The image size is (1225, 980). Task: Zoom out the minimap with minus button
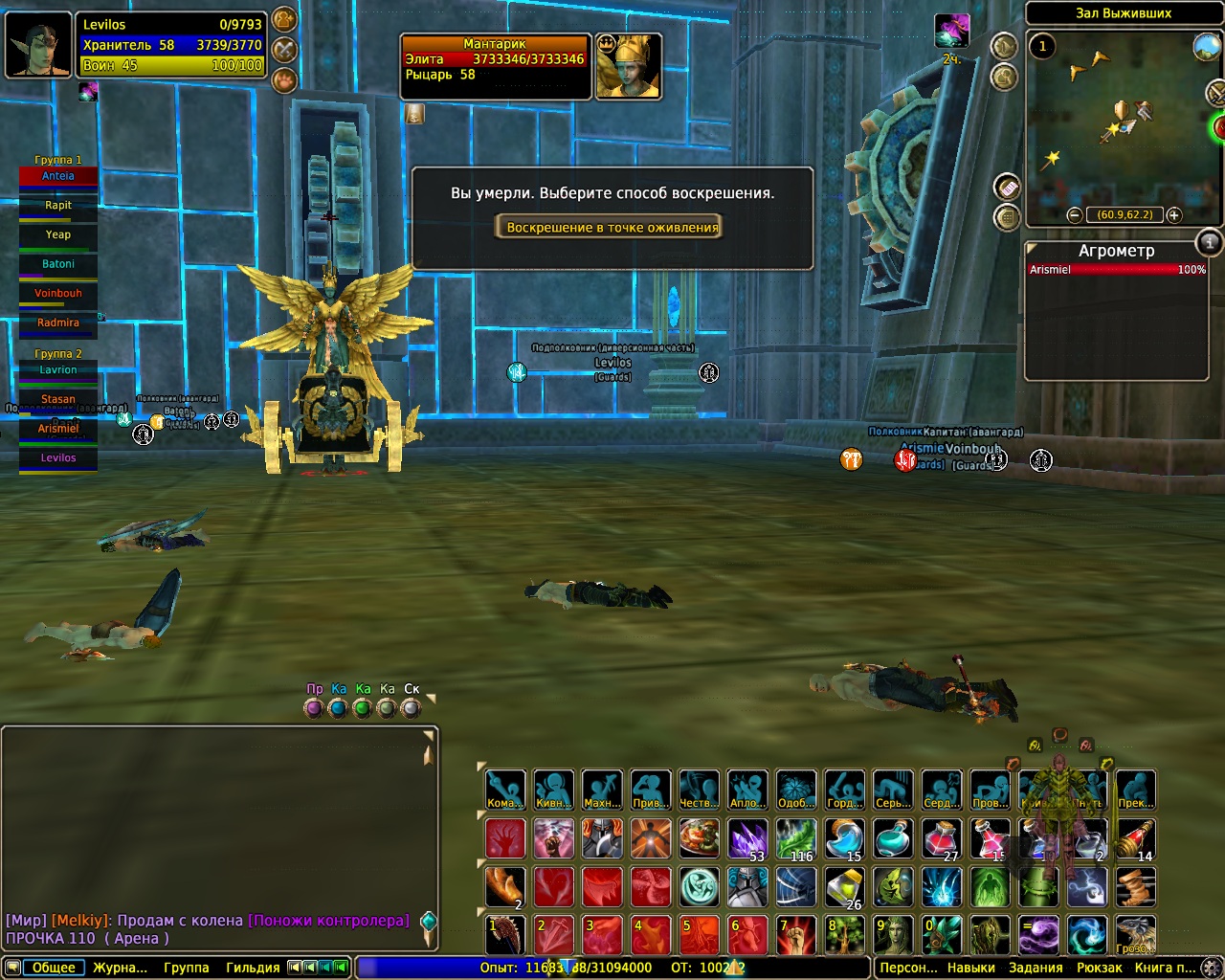click(x=1075, y=215)
